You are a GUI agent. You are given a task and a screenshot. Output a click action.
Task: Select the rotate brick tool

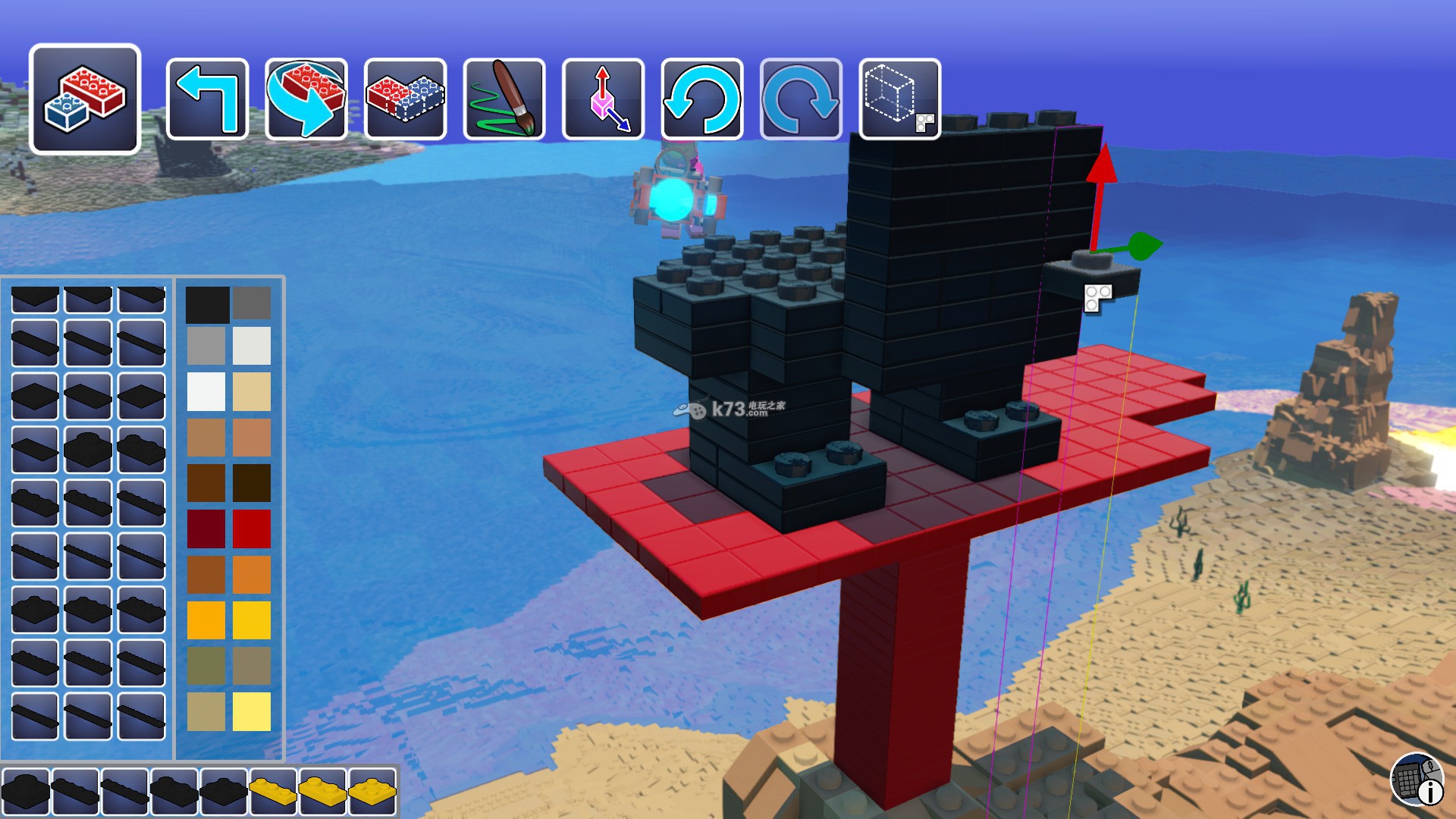point(306,99)
